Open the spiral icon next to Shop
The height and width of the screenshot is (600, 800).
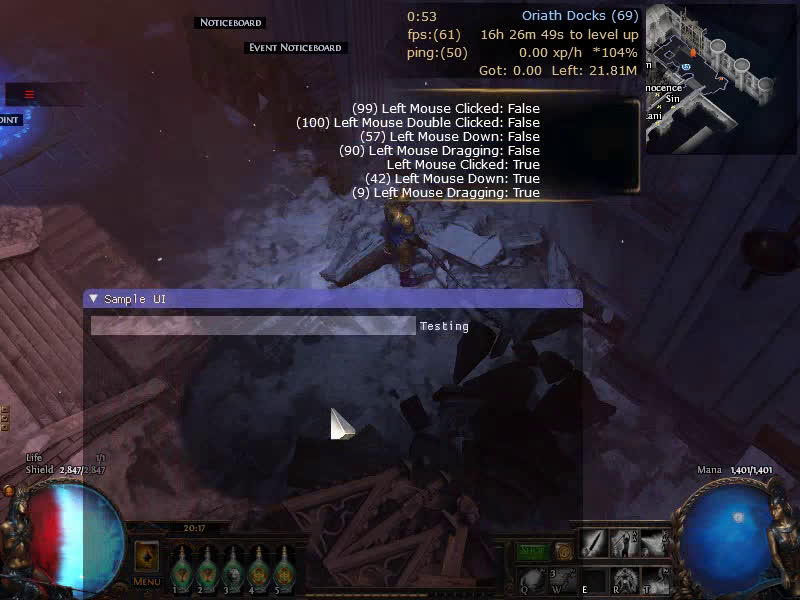pyautogui.click(x=564, y=551)
